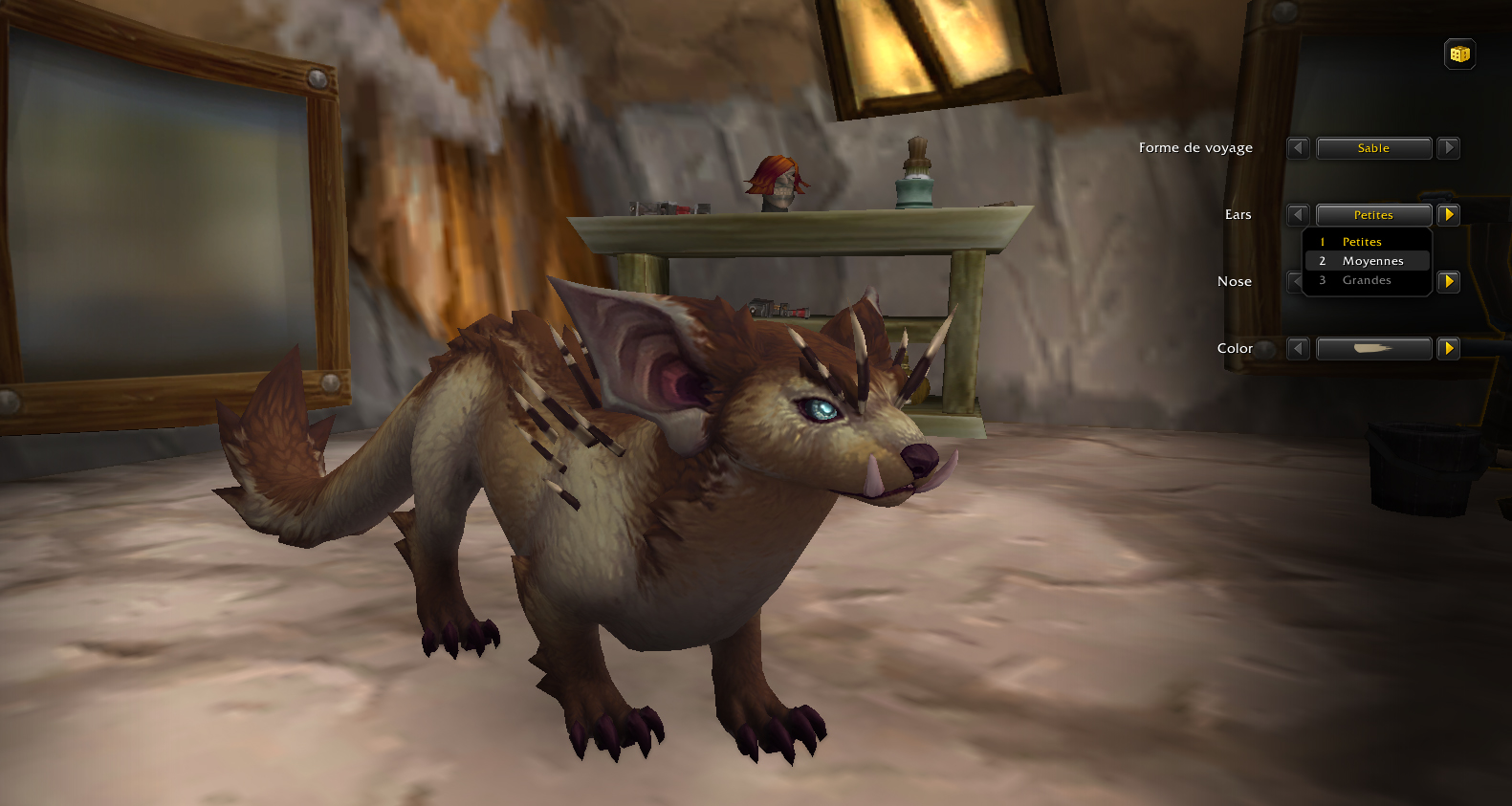Select Moyennes from the Ears list
1512x806 pixels.
click(1371, 260)
